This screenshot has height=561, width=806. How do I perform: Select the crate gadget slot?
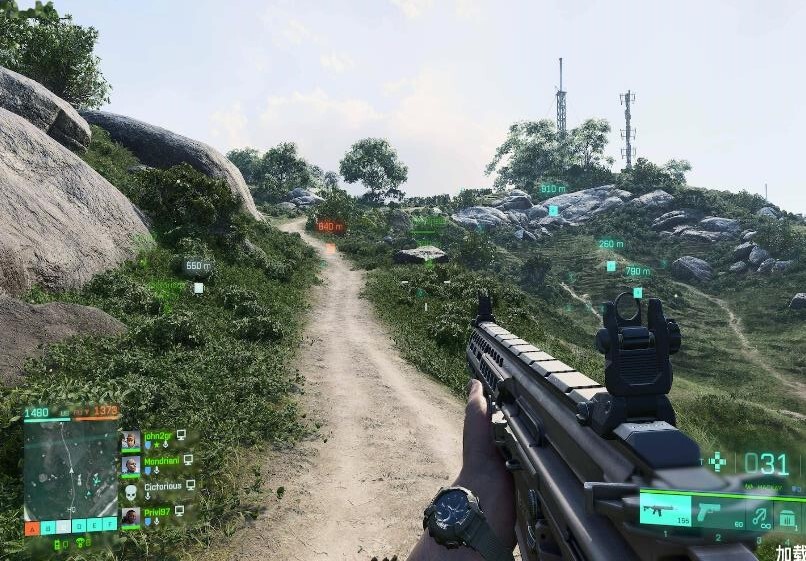789,518
